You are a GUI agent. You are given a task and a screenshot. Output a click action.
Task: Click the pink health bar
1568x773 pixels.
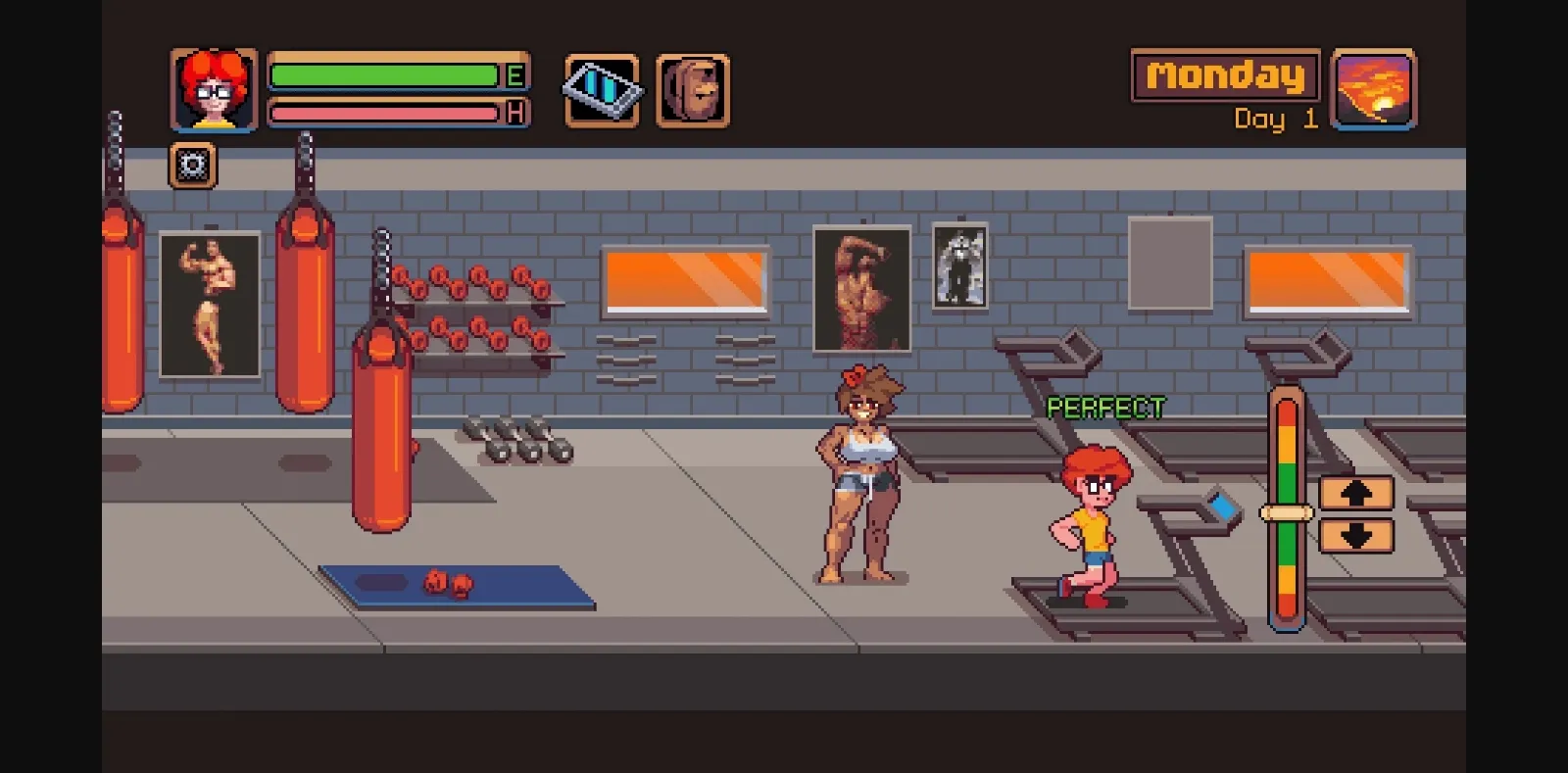(382, 113)
